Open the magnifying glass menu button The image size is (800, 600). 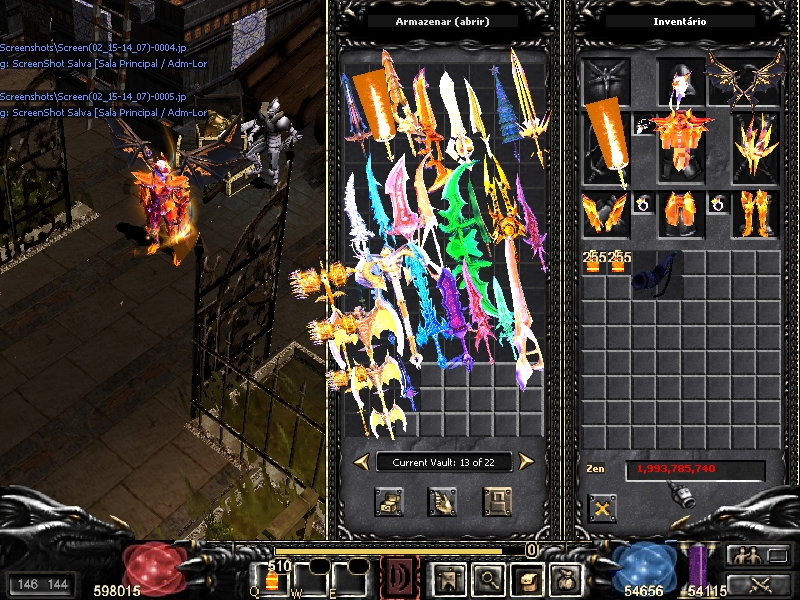pyautogui.click(x=488, y=578)
